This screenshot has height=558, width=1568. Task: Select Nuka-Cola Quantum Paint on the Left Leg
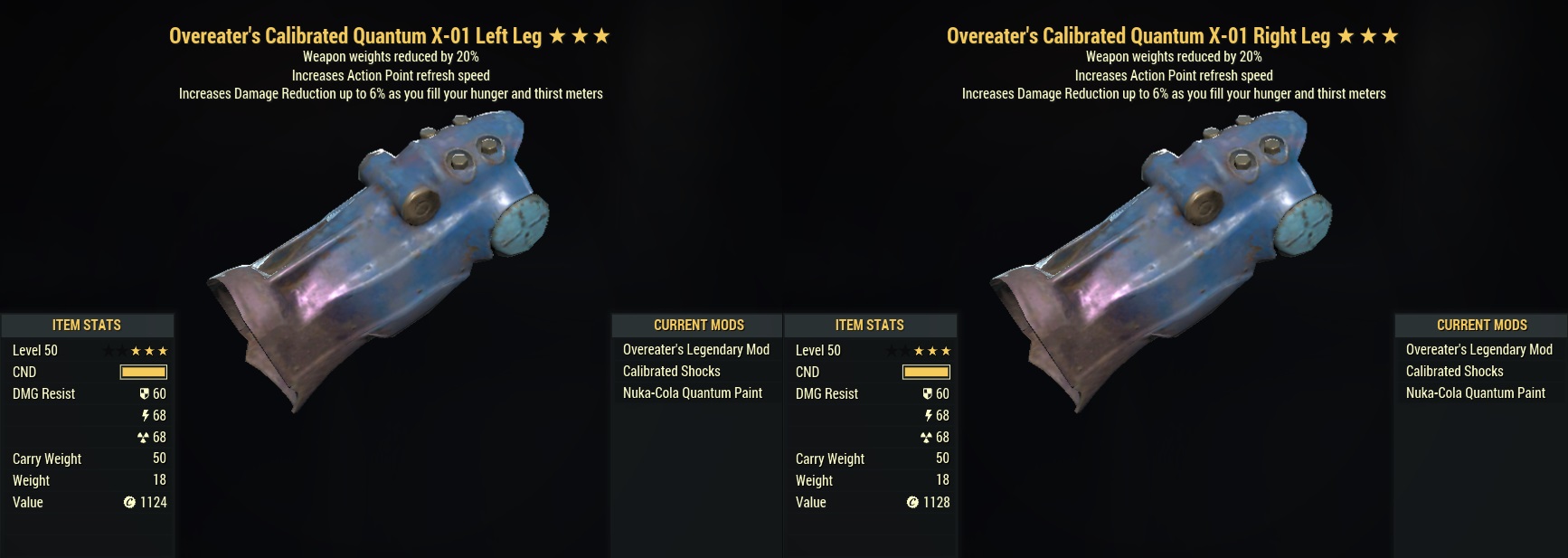(x=692, y=393)
